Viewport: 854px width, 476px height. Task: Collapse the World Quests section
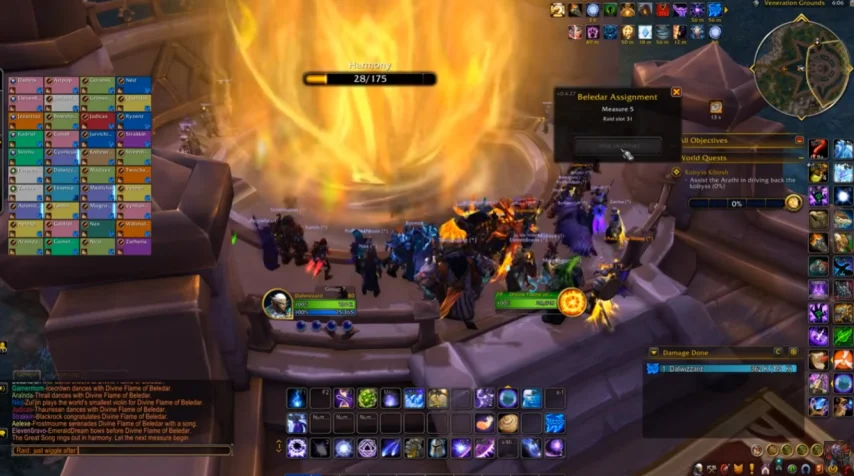click(799, 158)
